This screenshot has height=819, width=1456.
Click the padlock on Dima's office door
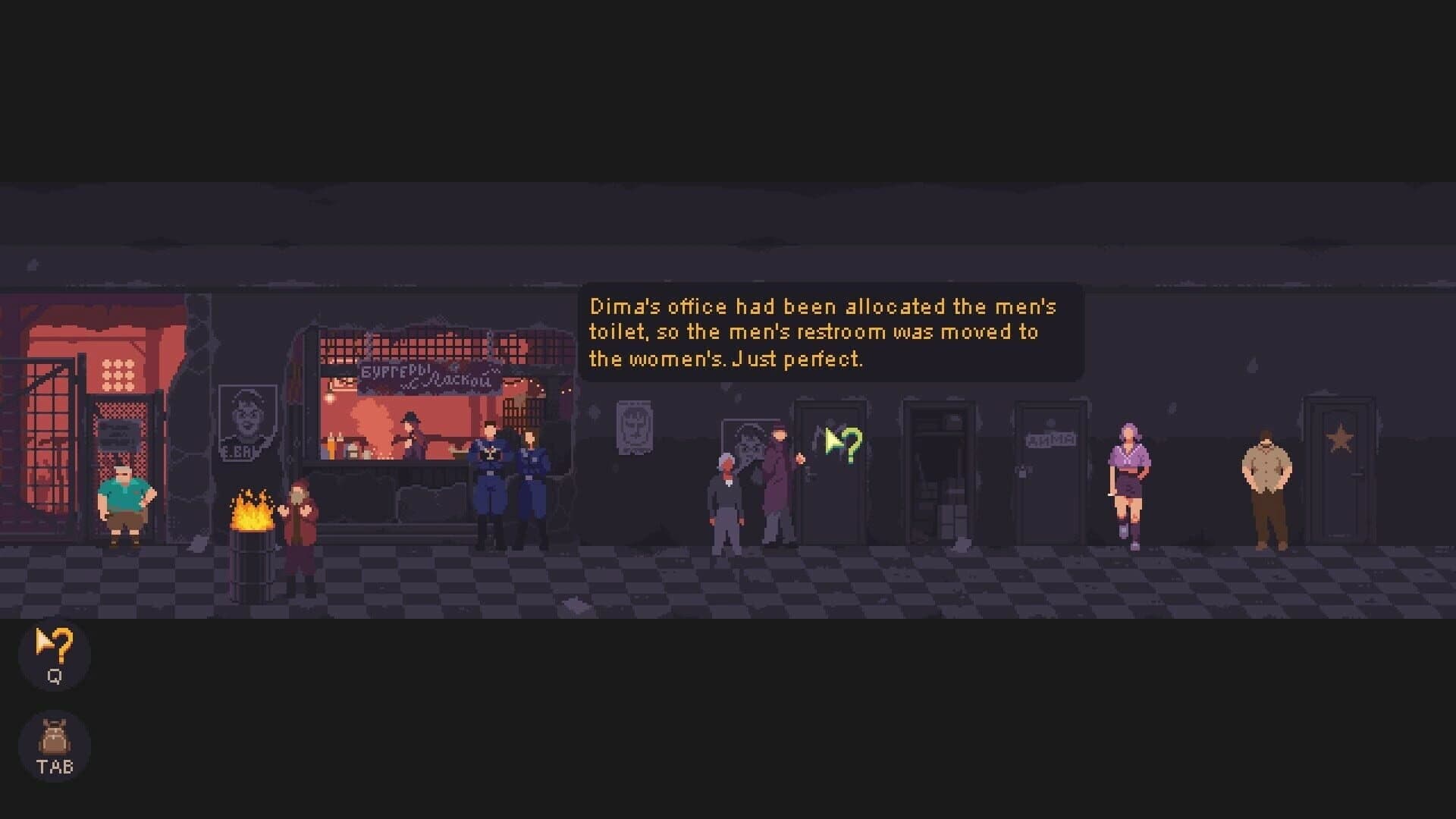coord(1022,472)
